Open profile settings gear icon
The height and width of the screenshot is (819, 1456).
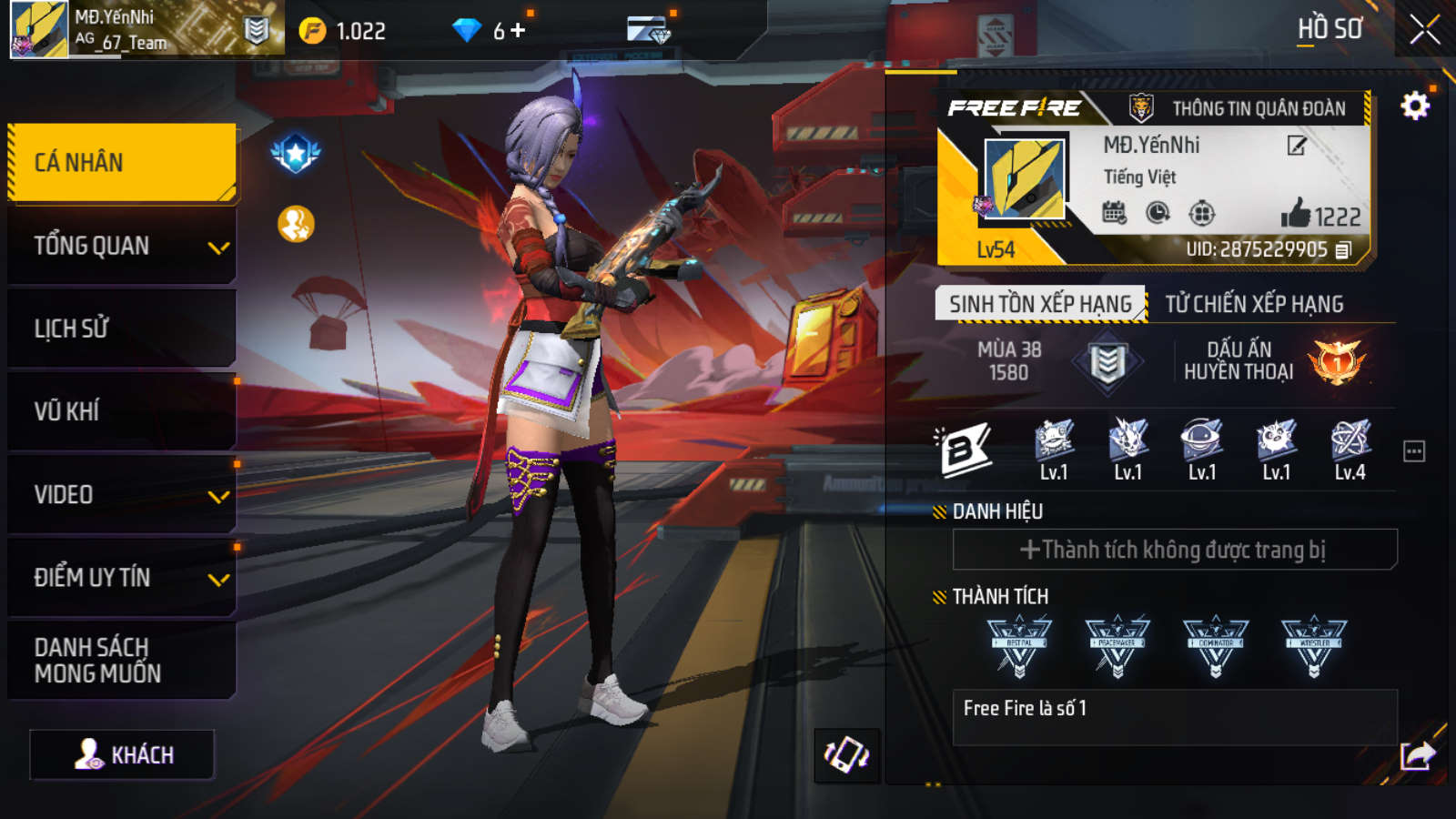(1414, 107)
